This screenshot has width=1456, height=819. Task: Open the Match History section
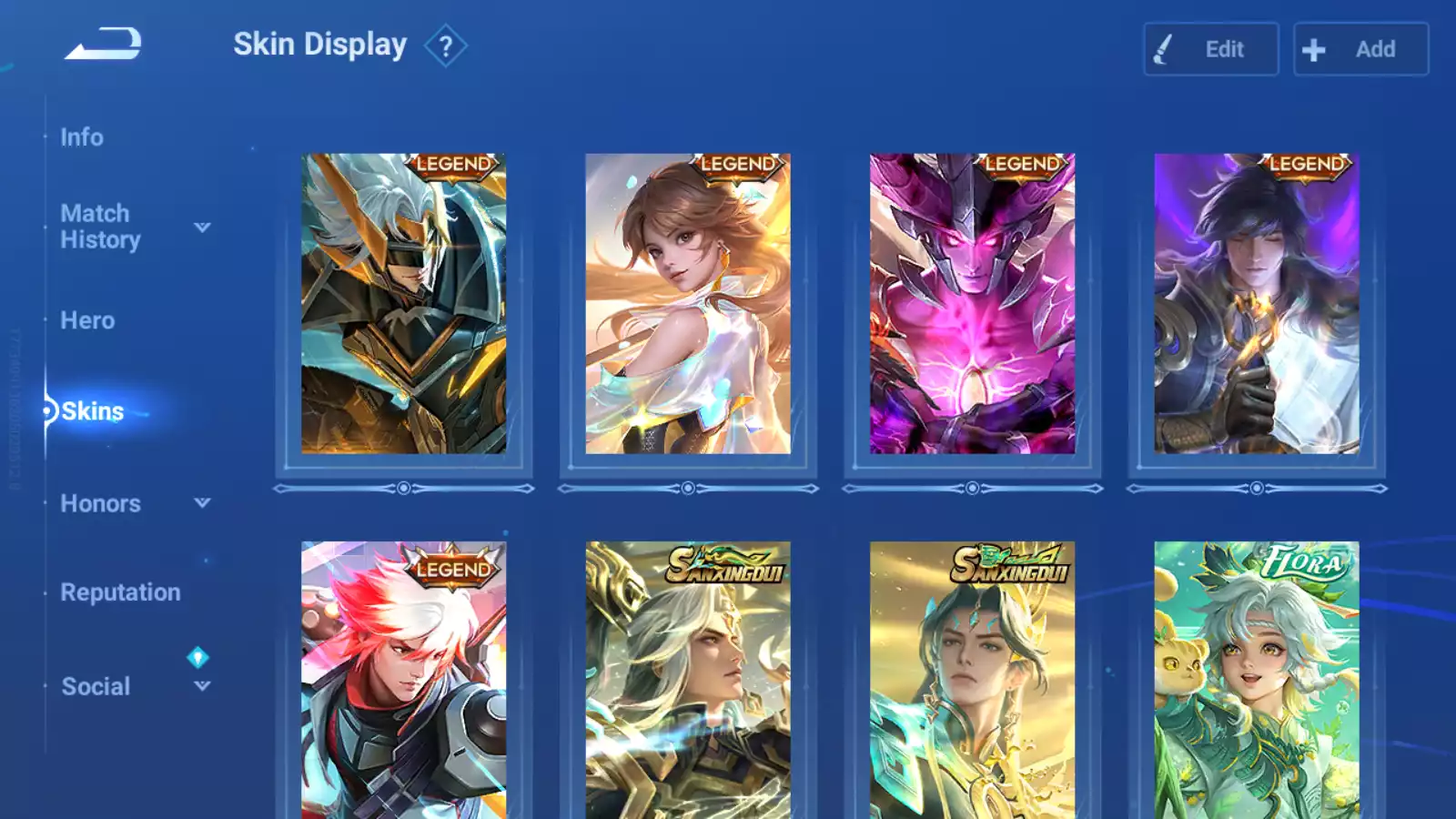100,227
